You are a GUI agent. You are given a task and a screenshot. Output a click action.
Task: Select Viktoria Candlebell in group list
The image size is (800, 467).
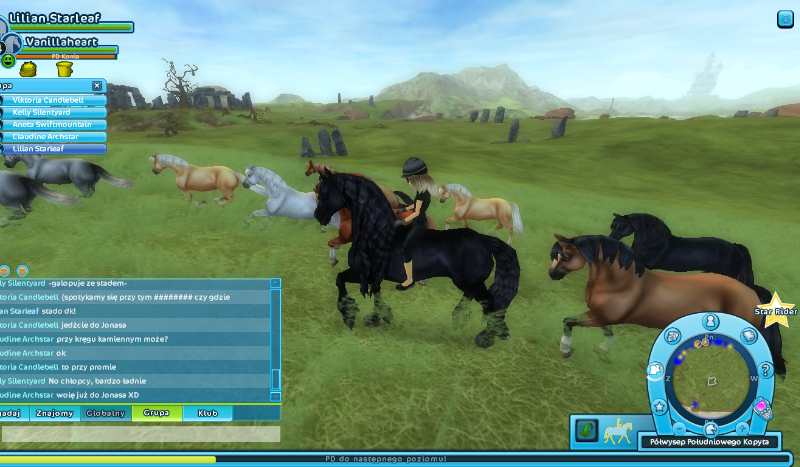(52, 101)
